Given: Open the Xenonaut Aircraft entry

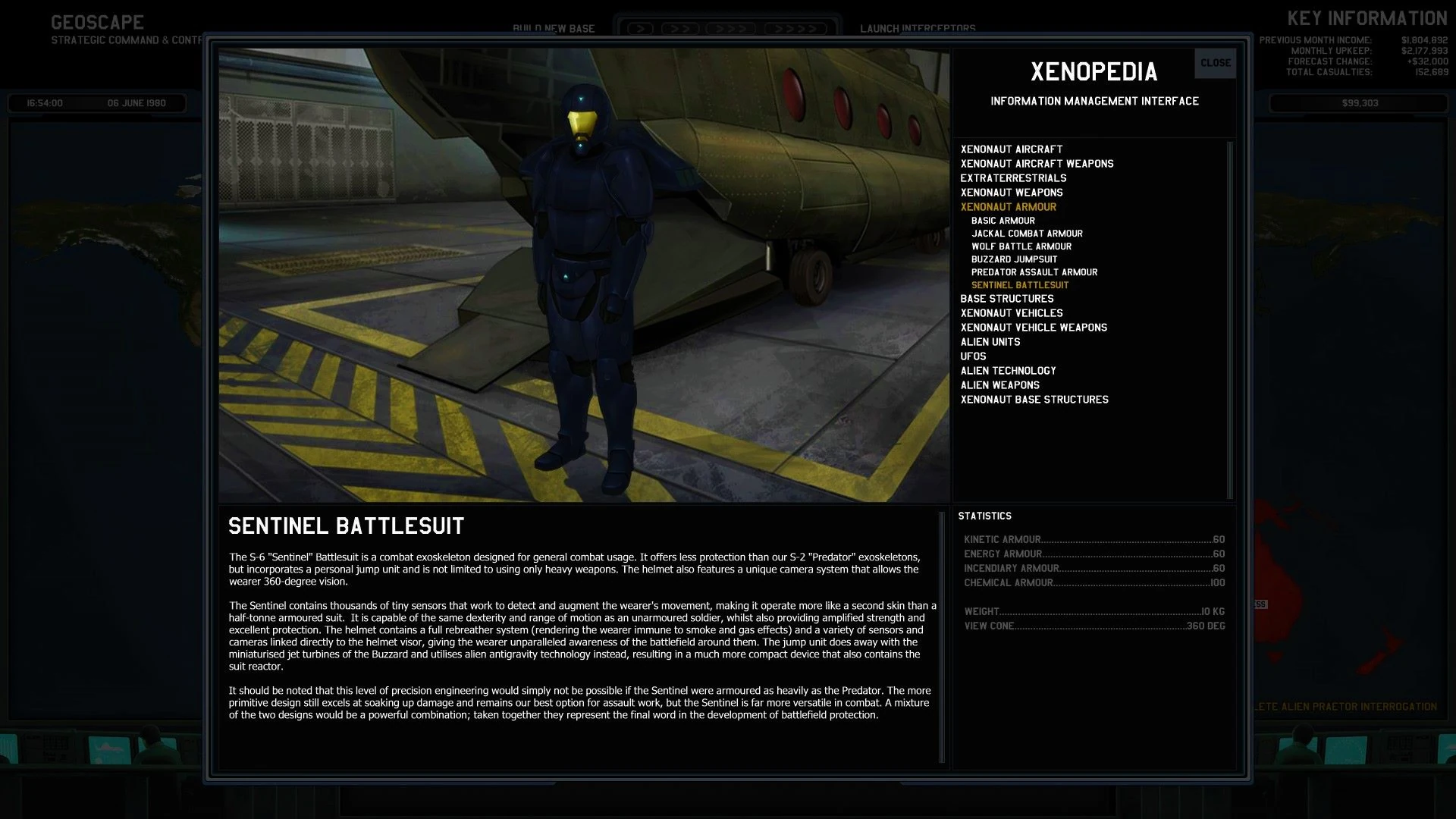Looking at the screenshot, I should click(x=1012, y=149).
